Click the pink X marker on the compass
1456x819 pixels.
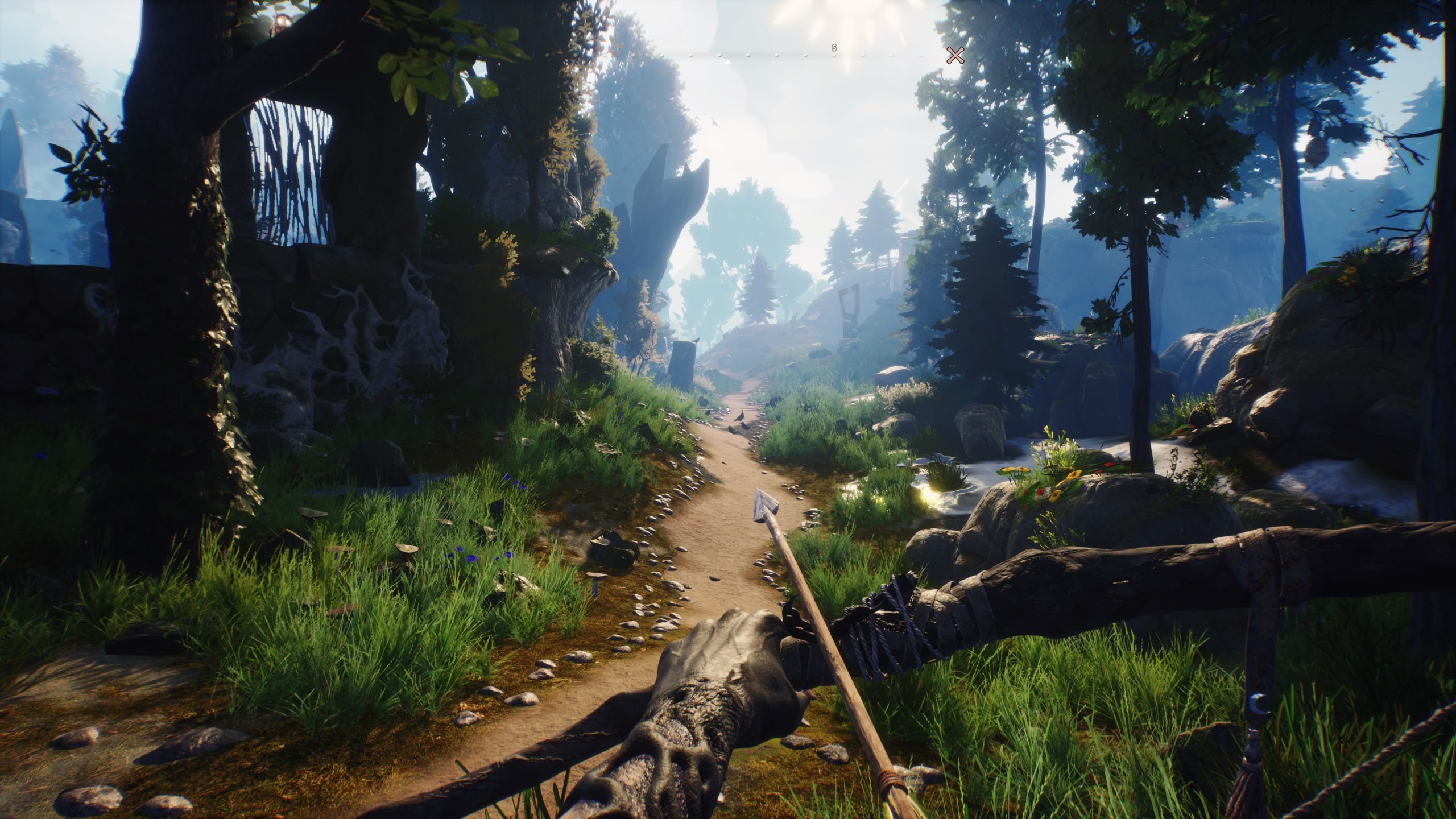(x=955, y=55)
